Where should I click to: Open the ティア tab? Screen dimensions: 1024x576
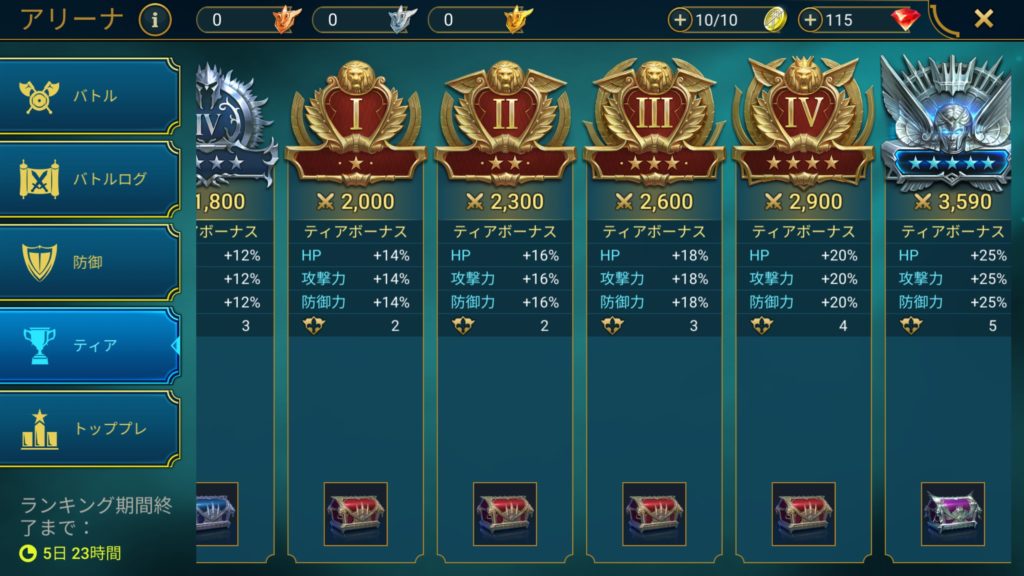click(x=90, y=345)
